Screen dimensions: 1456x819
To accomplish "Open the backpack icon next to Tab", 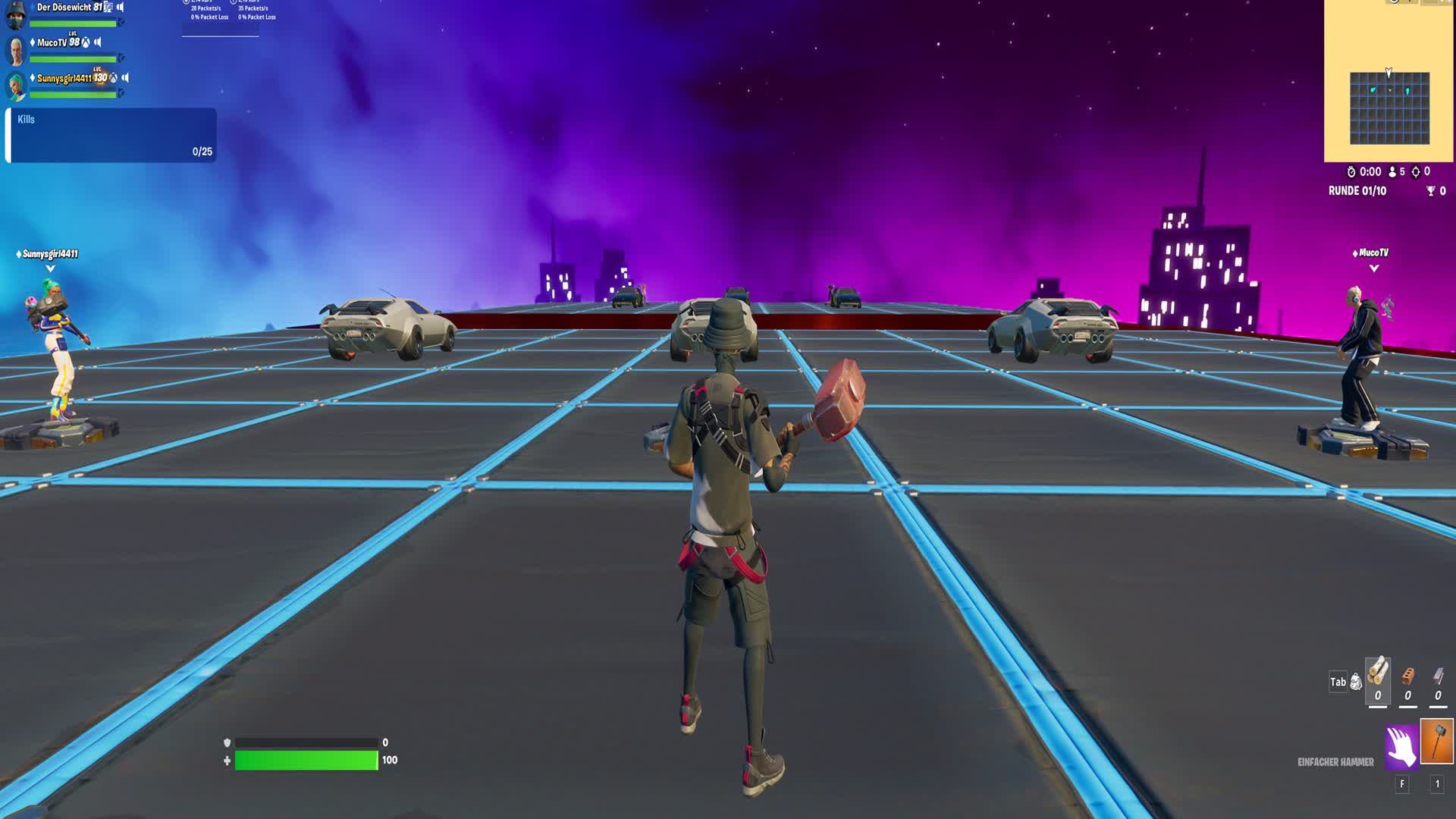I will [1355, 682].
